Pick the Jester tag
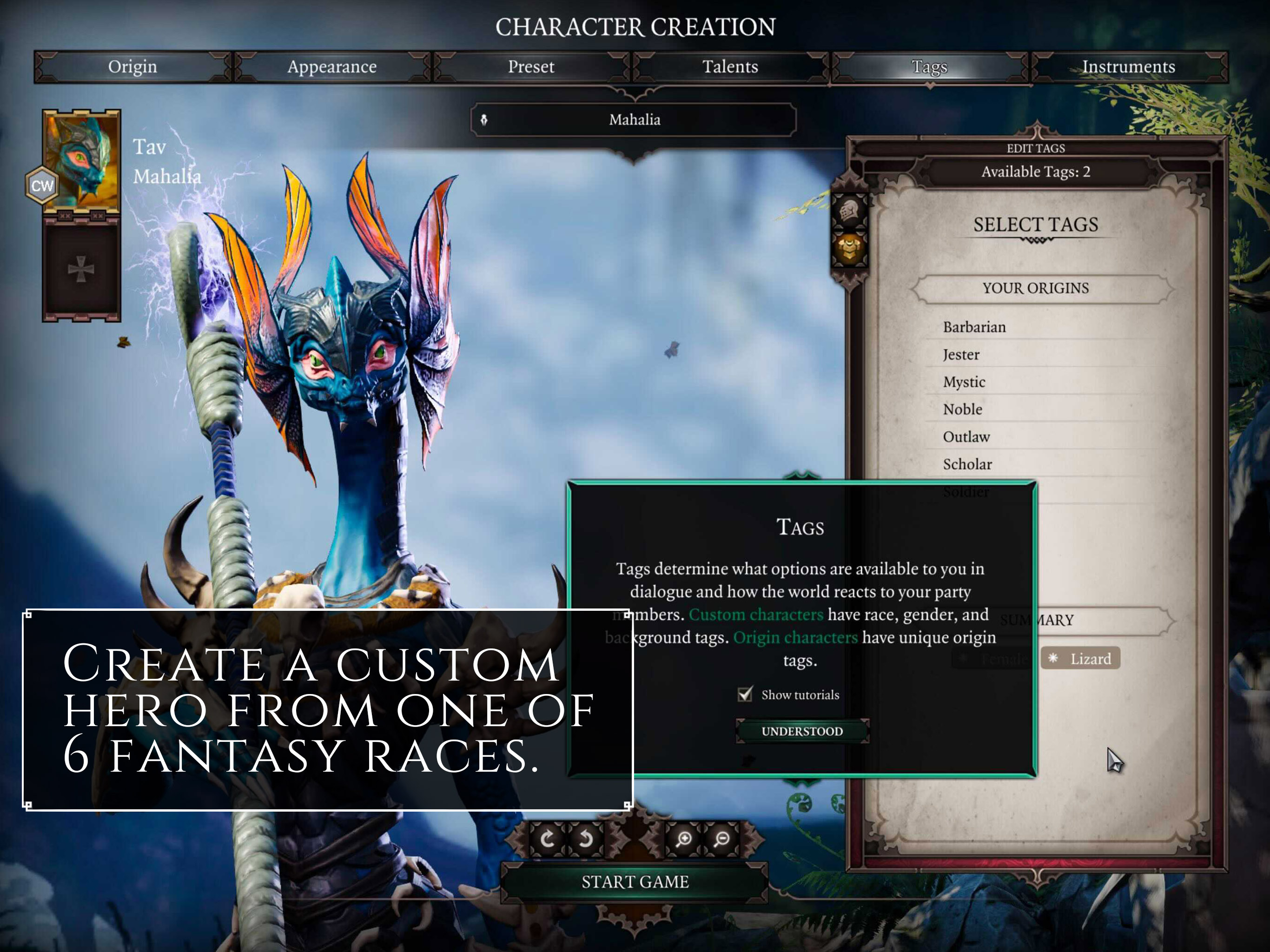The width and height of the screenshot is (1270, 952). (x=961, y=355)
